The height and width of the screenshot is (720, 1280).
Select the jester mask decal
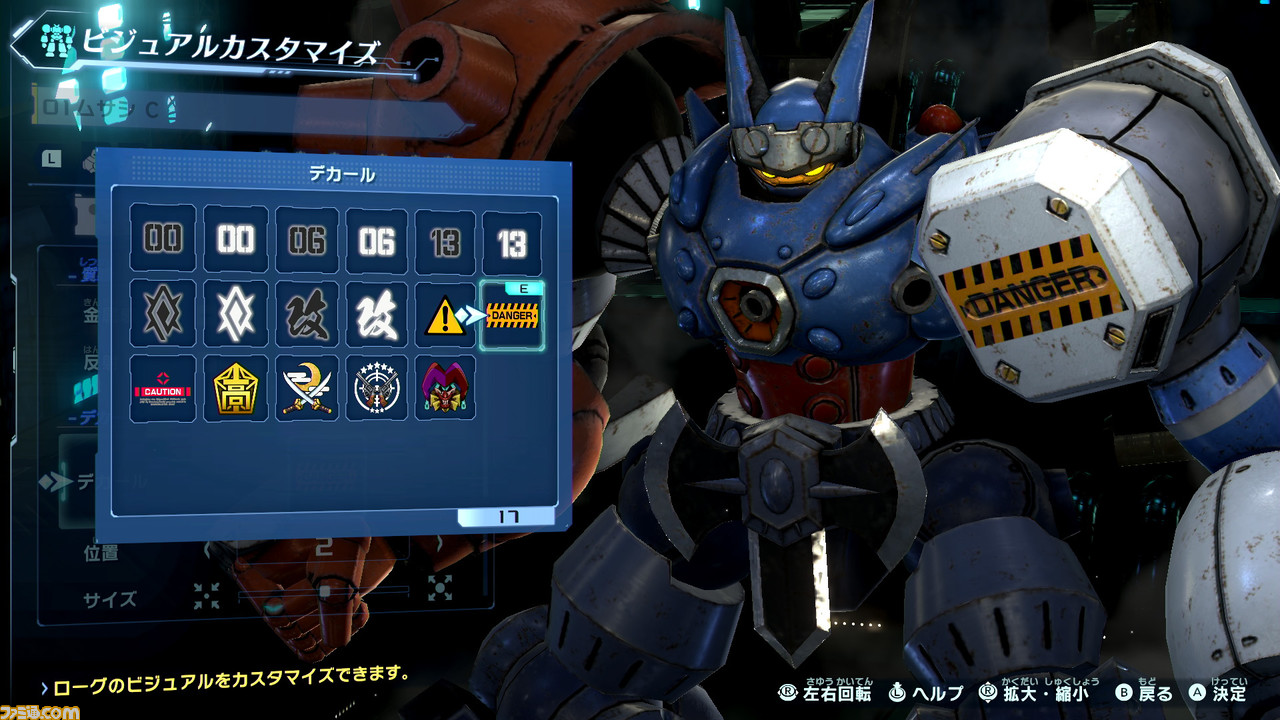tap(445, 387)
